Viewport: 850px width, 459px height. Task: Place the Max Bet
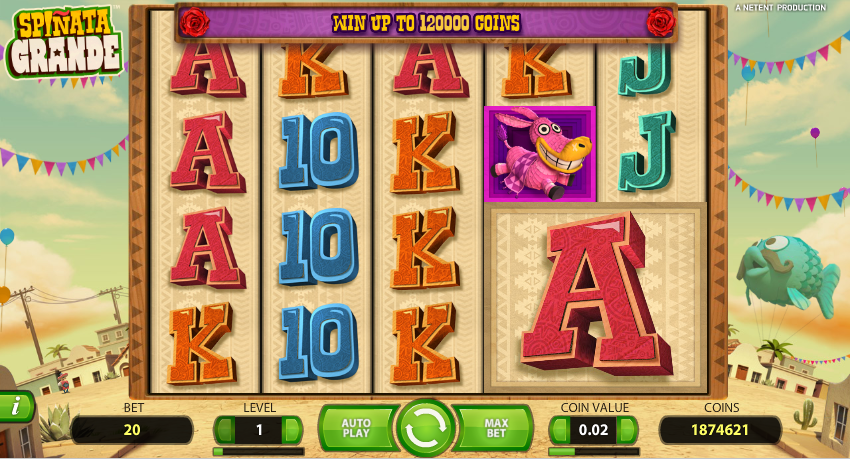point(496,428)
